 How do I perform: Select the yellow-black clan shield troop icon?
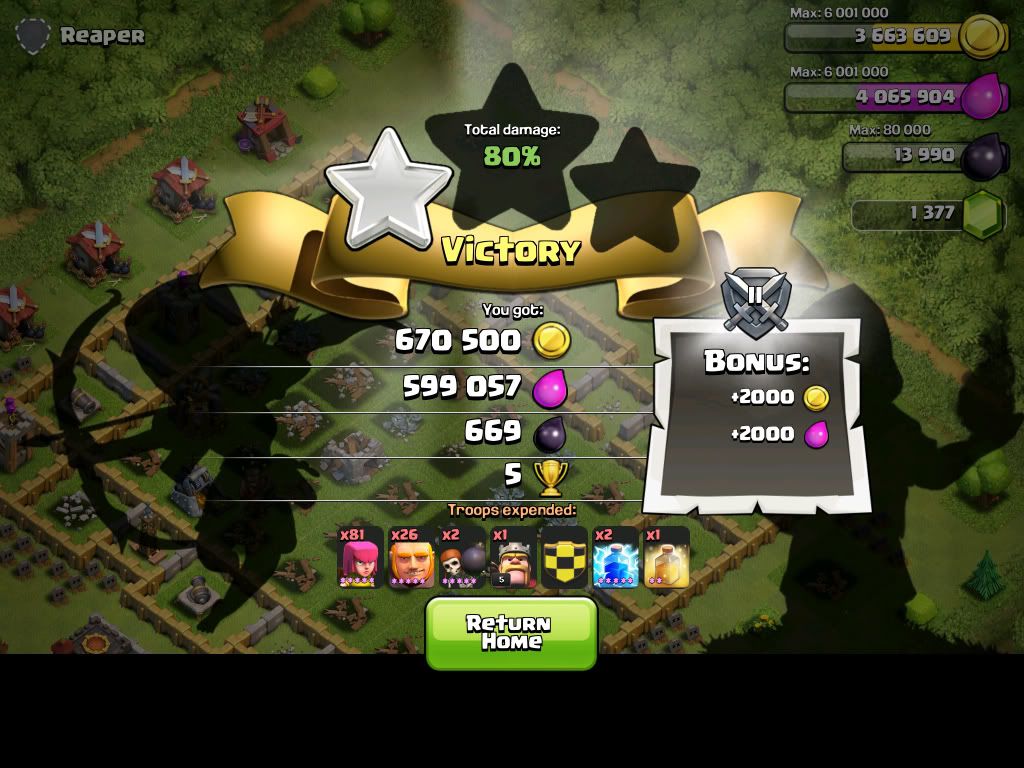click(x=564, y=557)
